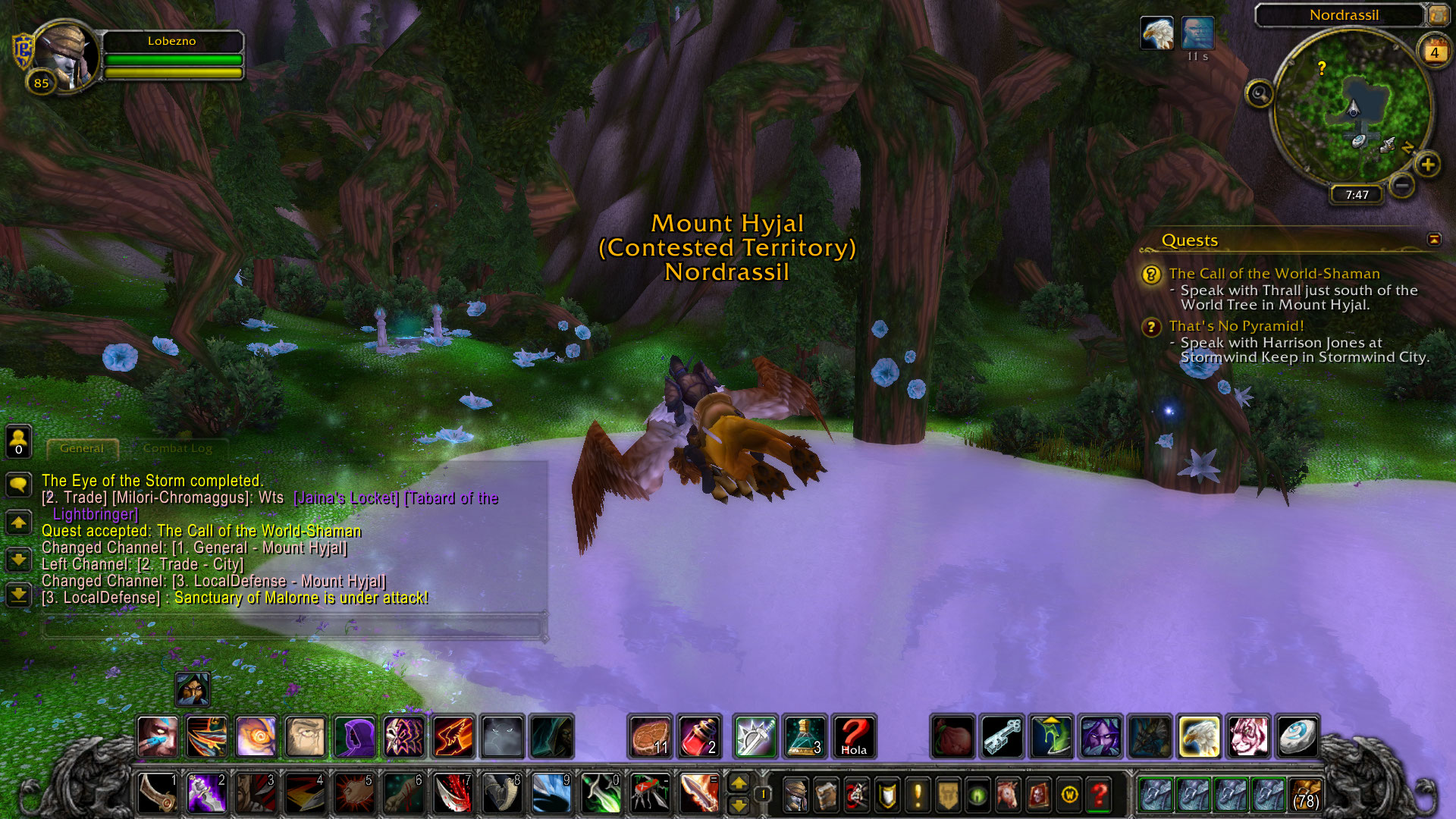Open the chat menu speech bubble button
Image resolution: width=1456 pixels, height=819 pixels.
(x=19, y=484)
